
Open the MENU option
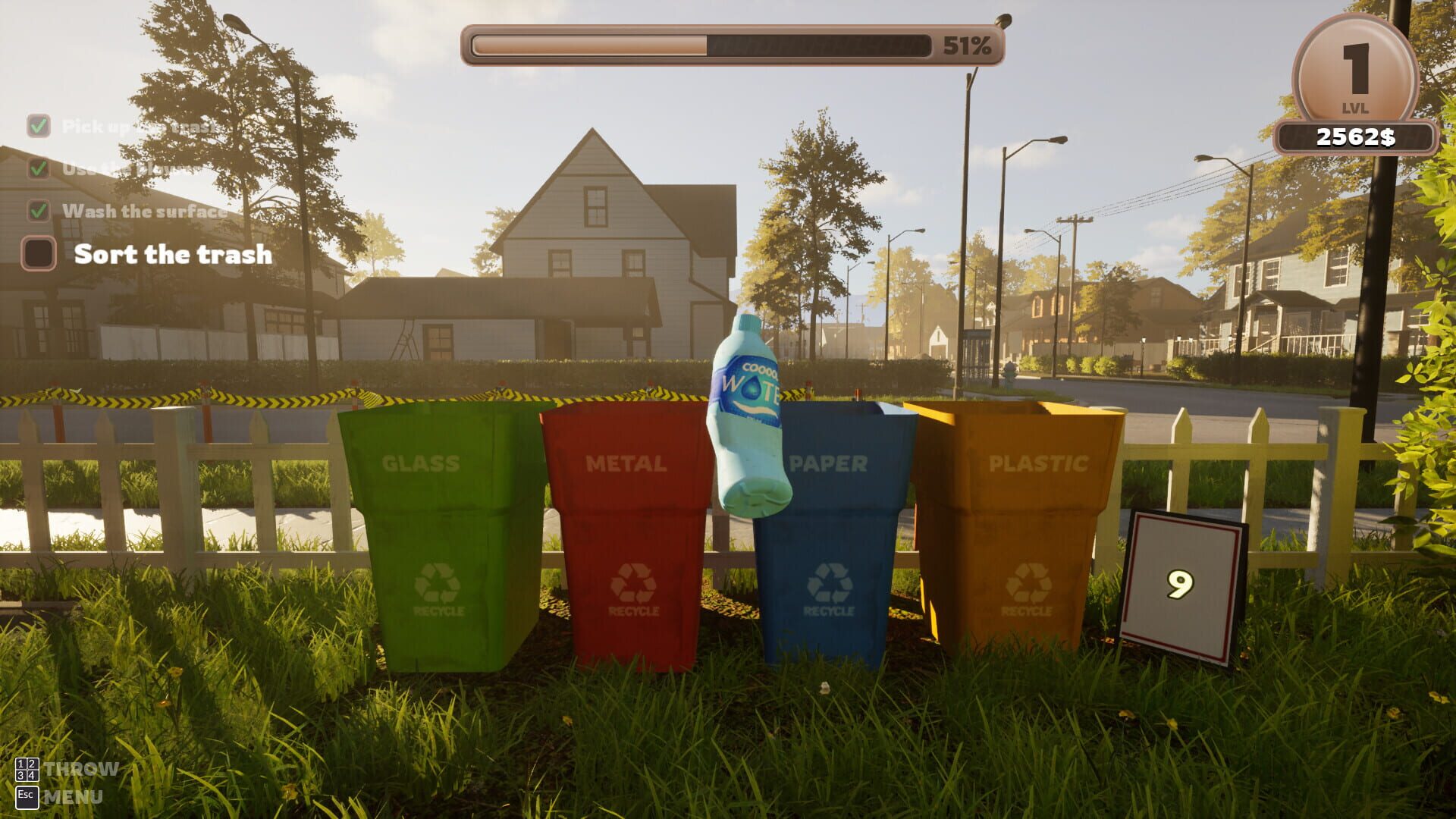point(74,796)
